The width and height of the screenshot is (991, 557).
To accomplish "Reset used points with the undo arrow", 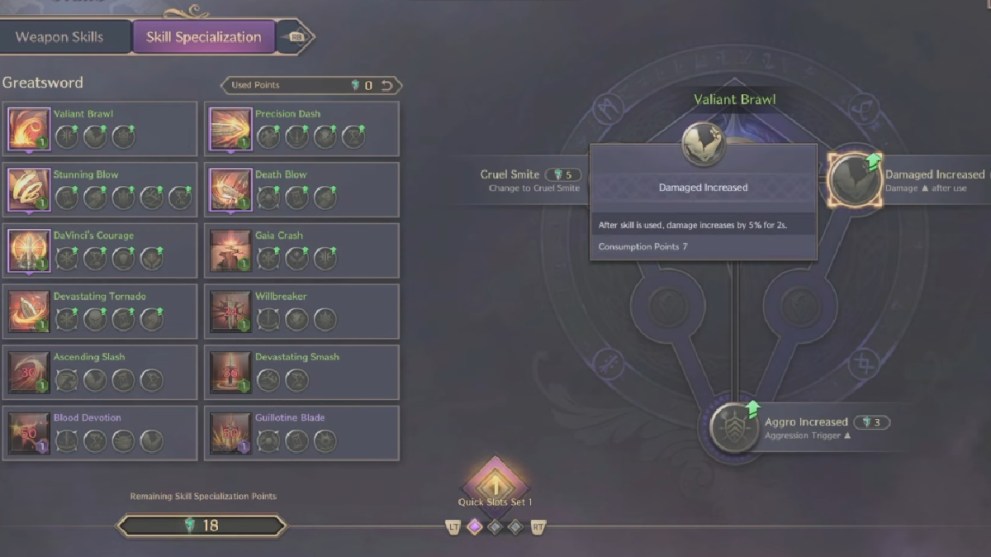I will click(386, 86).
